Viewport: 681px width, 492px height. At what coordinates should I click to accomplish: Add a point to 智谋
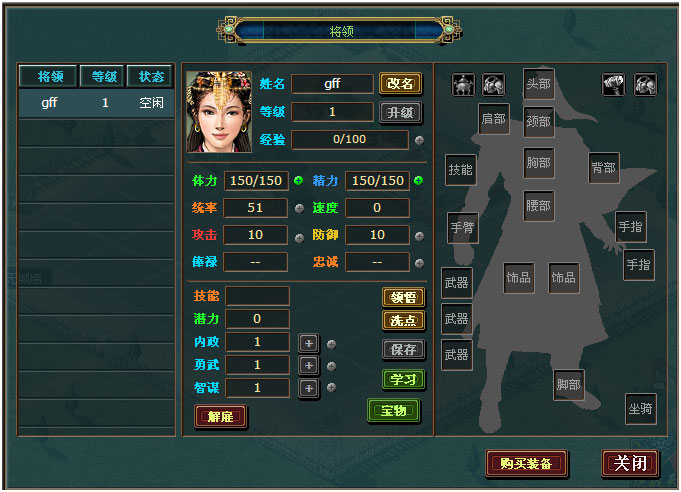click(308, 388)
